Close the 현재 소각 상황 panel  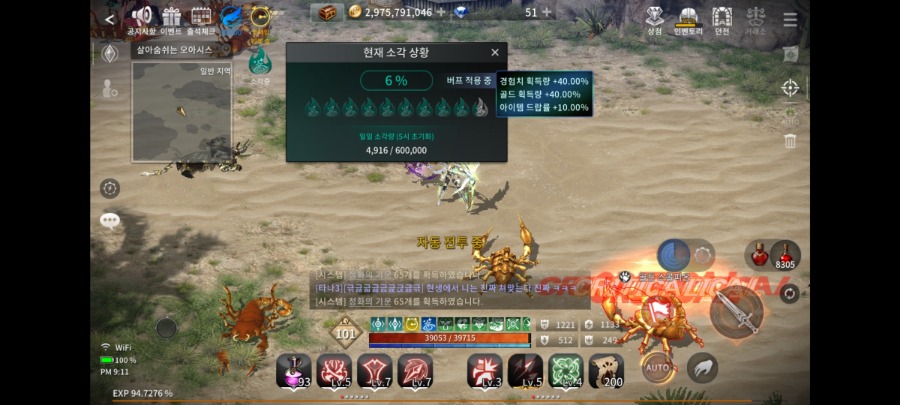(x=494, y=53)
